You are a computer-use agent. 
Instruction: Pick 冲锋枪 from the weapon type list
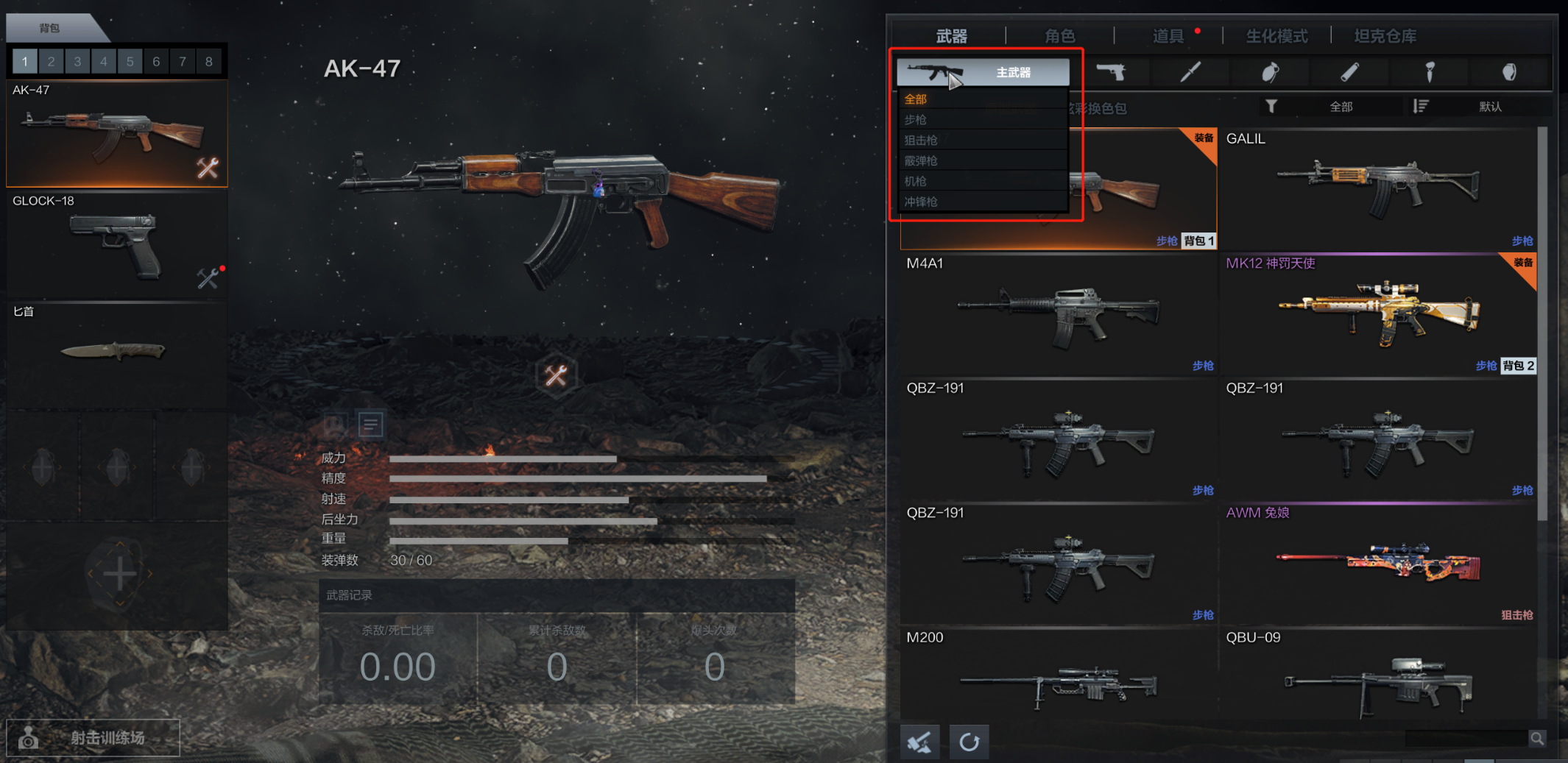tap(921, 202)
